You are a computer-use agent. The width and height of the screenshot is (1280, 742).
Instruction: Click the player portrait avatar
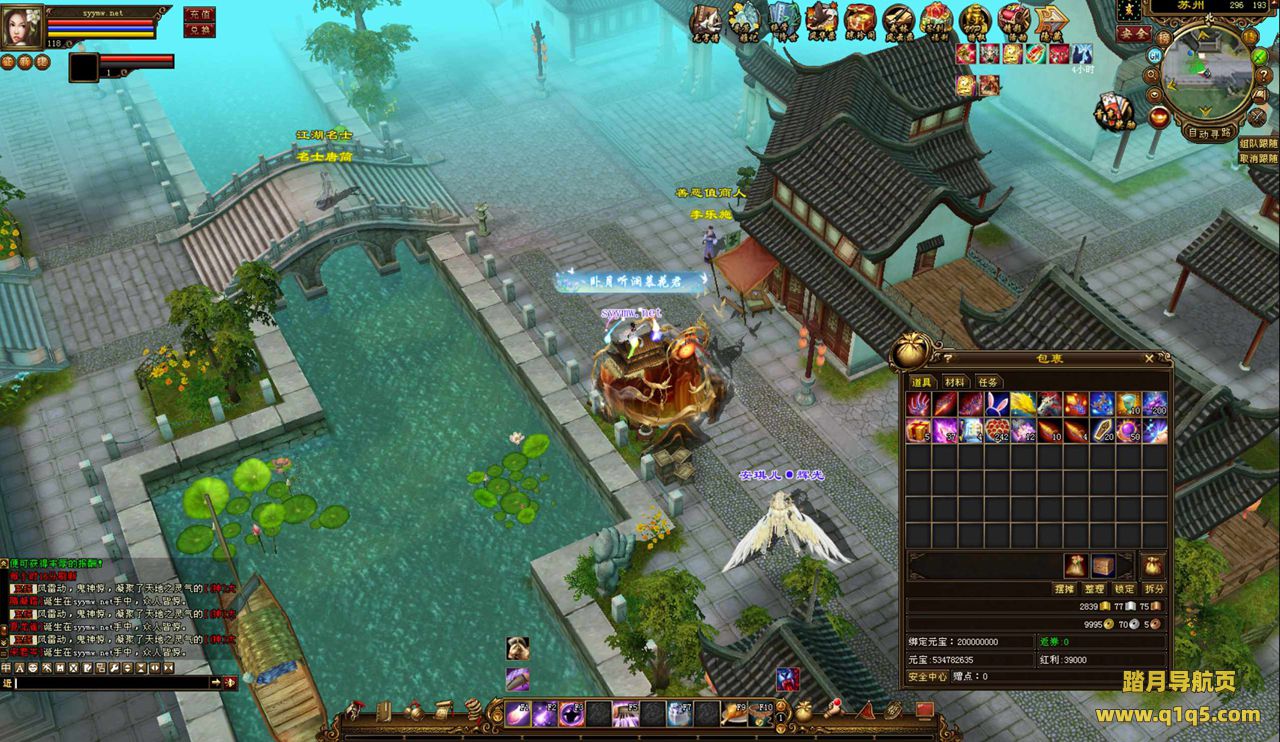22,27
